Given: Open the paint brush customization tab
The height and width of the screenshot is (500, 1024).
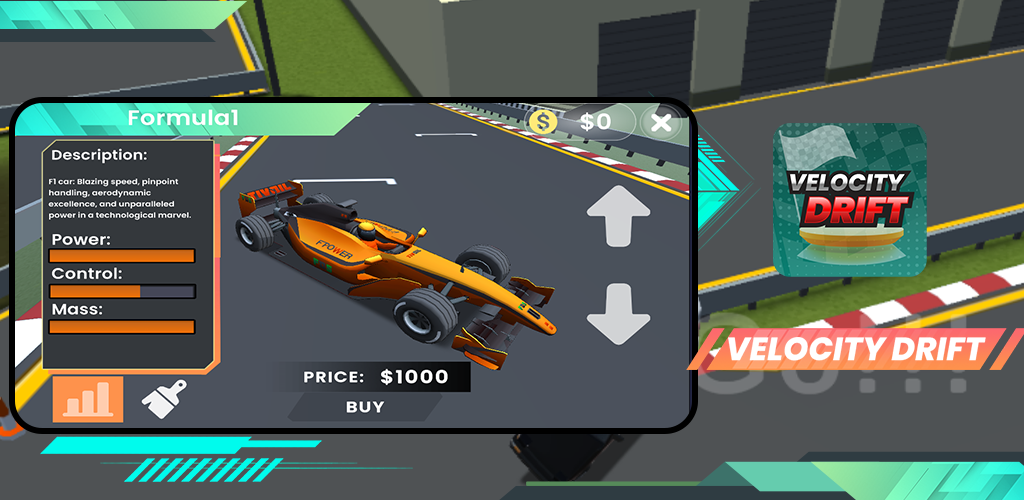Looking at the screenshot, I should pyautogui.click(x=165, y=399).
